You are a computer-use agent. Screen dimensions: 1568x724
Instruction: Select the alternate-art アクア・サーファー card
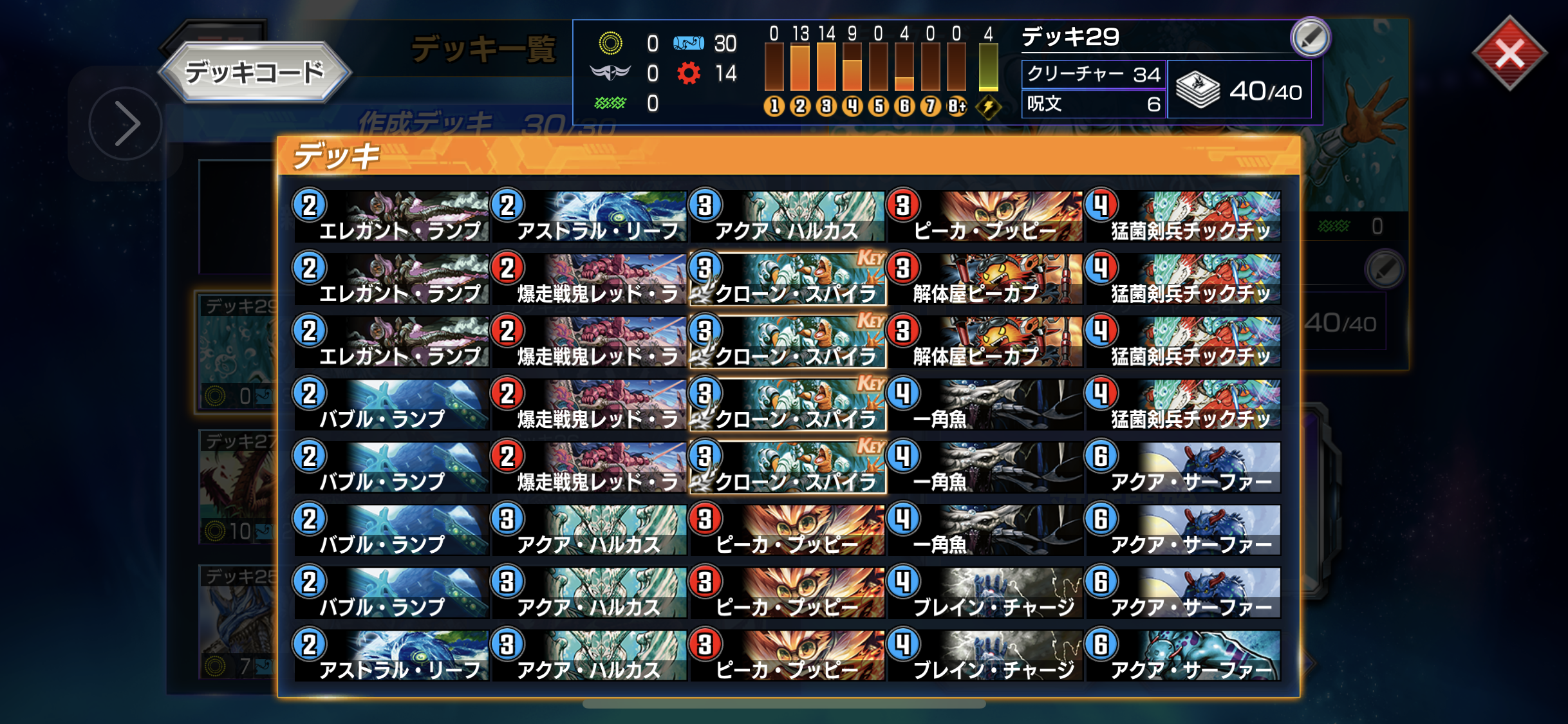[1183, 656]
